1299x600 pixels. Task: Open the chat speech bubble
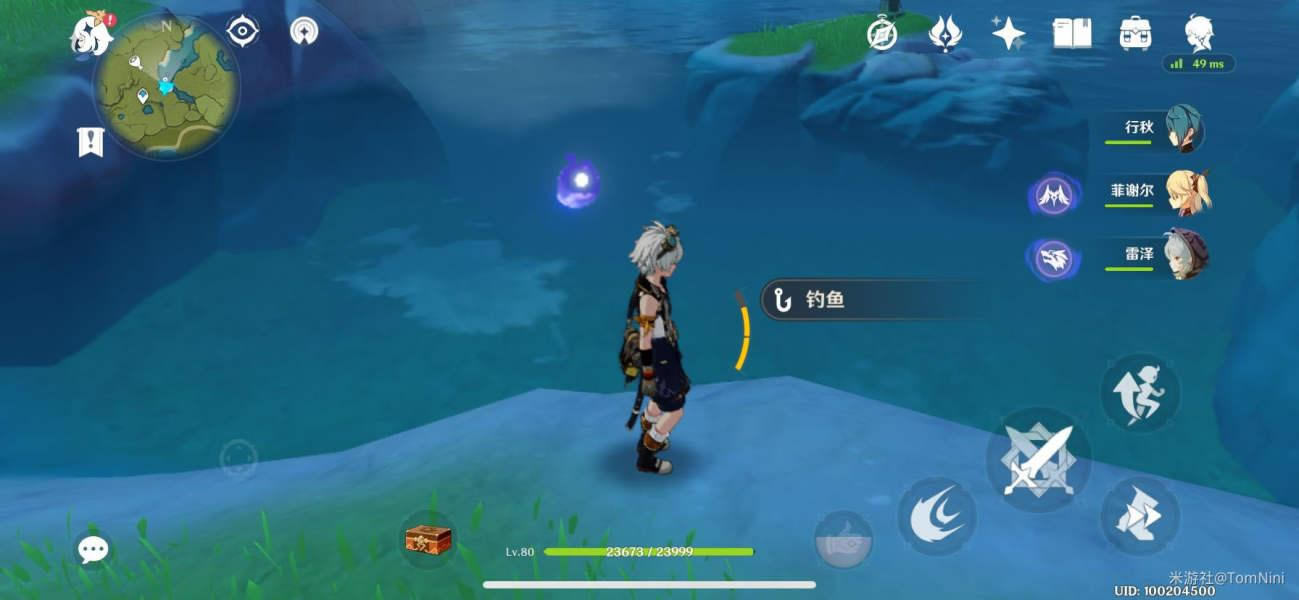pos(93,548)
